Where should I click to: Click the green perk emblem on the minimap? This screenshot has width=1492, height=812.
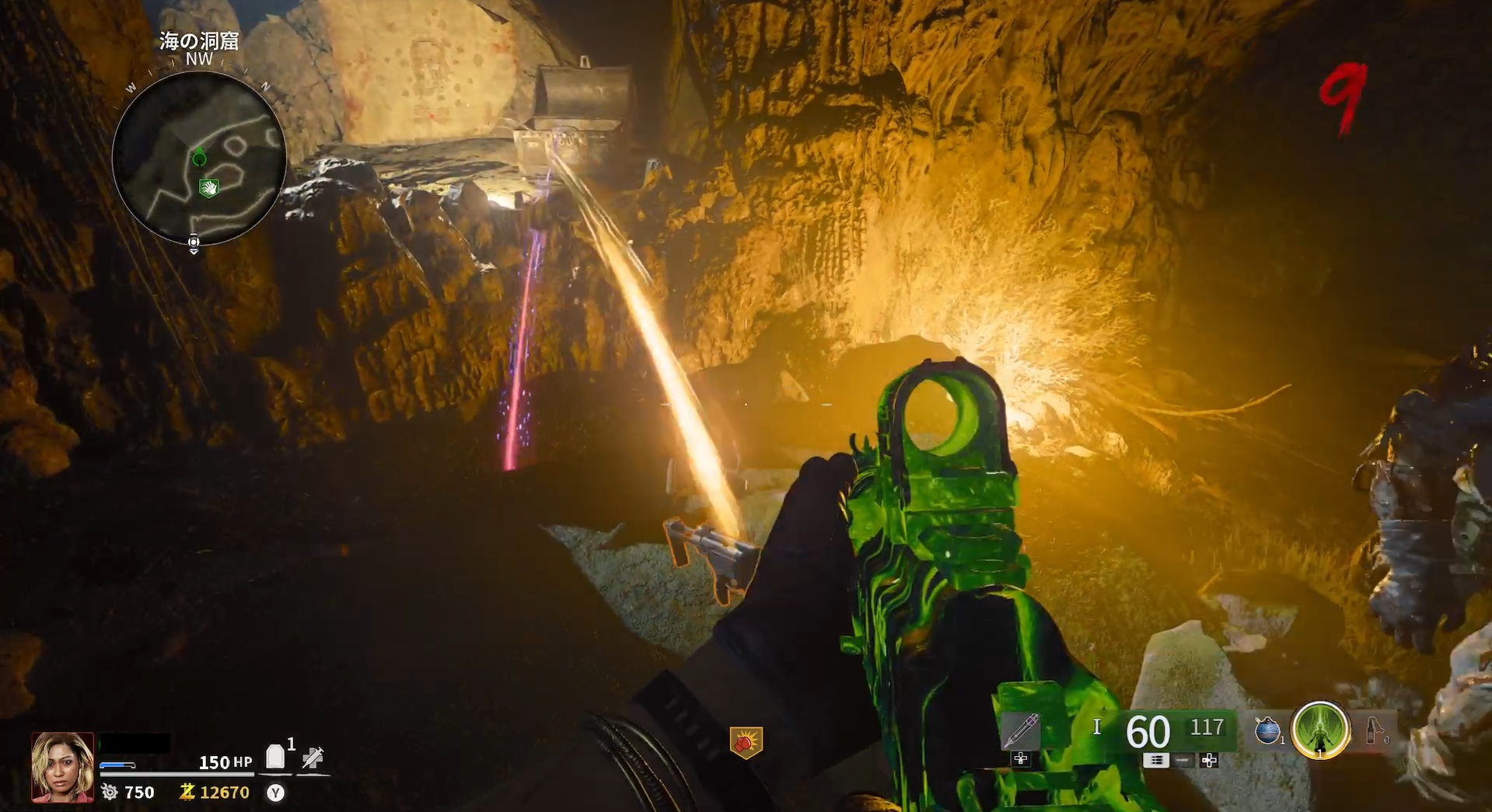pos(210,186)
